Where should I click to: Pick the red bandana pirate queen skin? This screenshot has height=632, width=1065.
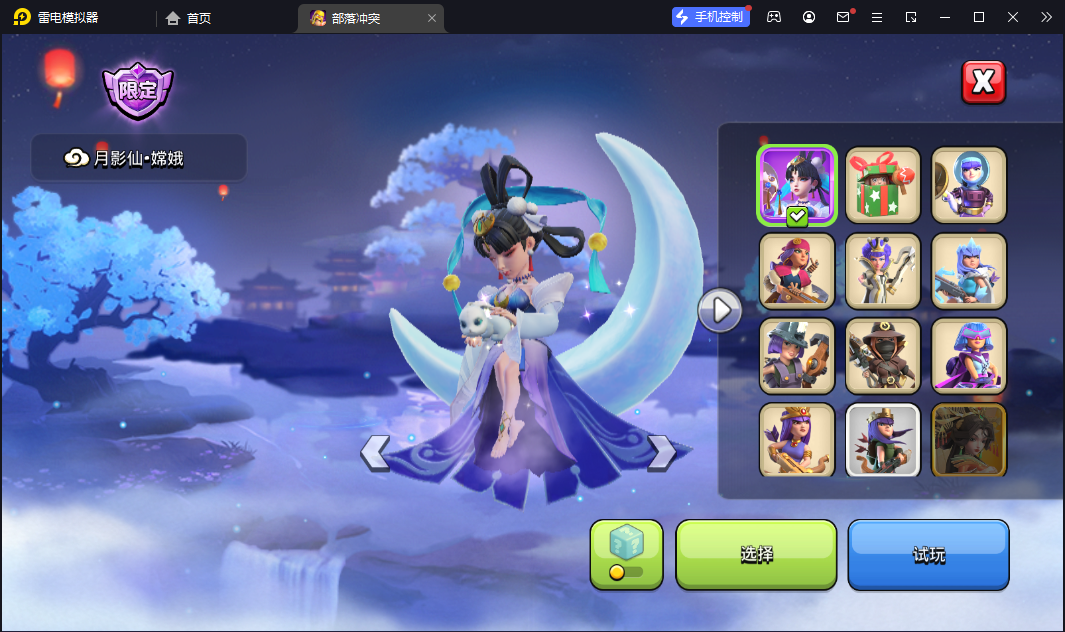796,270
